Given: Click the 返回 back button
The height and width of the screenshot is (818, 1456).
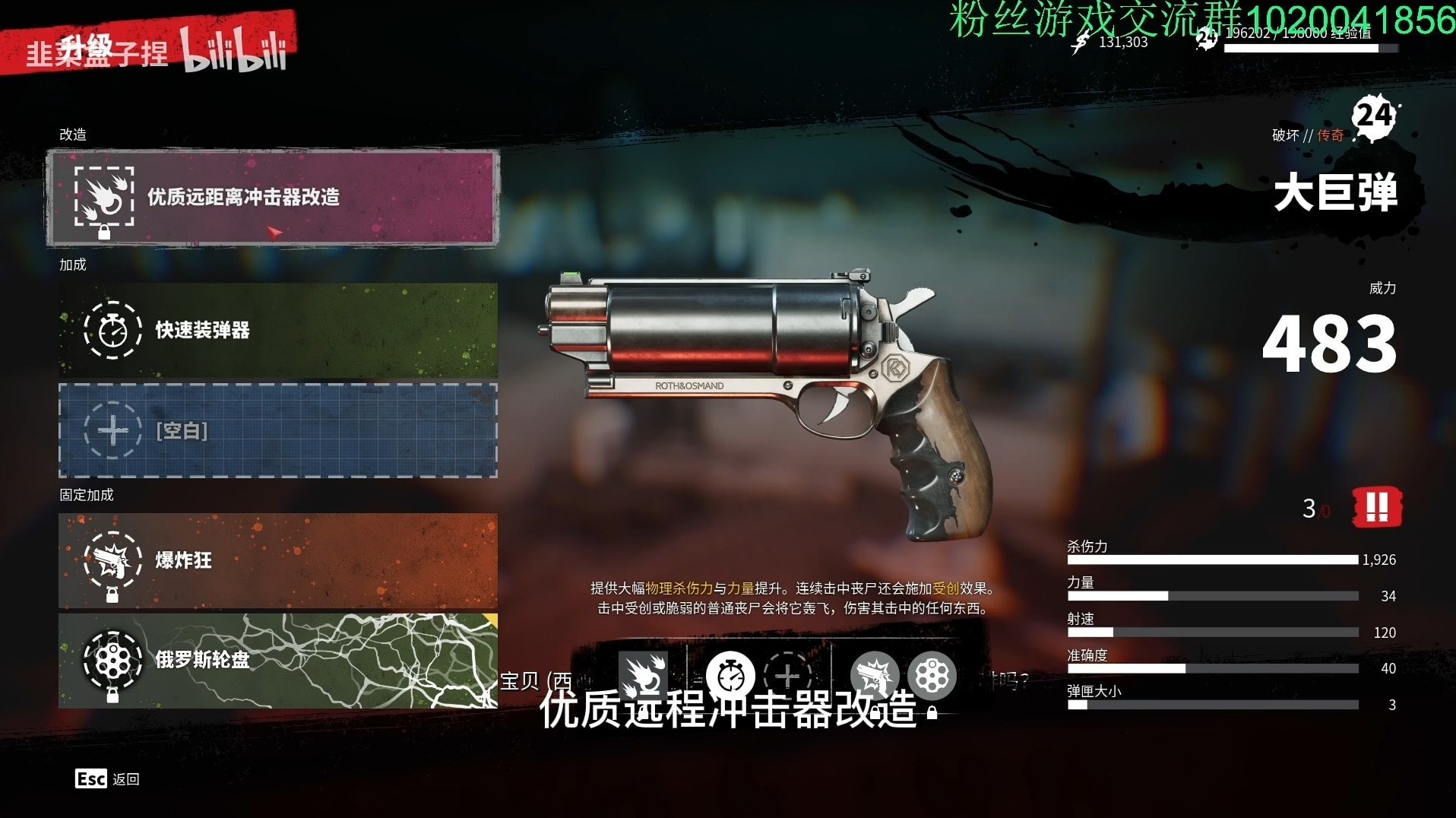Looking at the screenshot, I should point(107,779).
